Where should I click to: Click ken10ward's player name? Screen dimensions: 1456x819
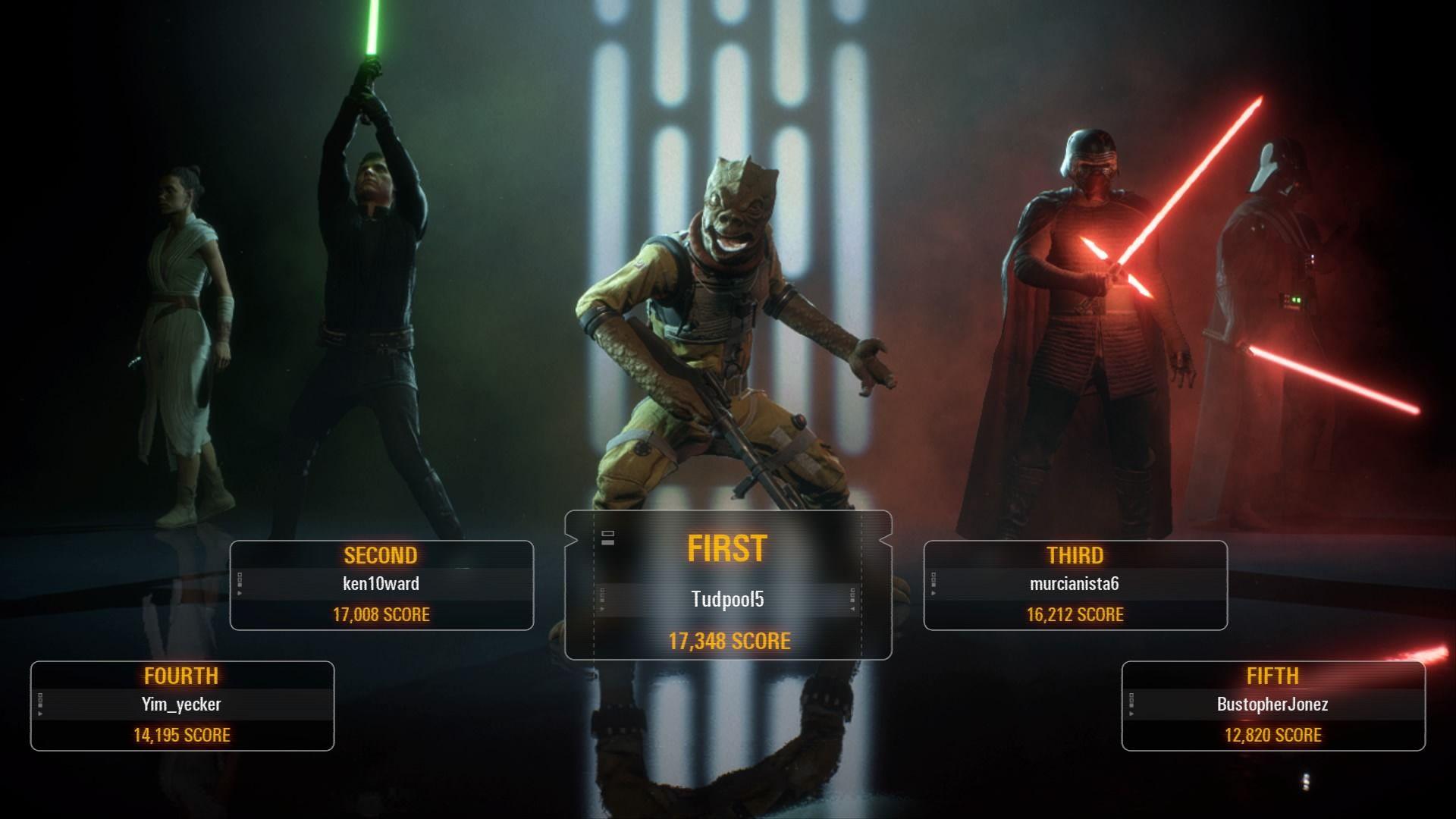(x=379, y=585)
